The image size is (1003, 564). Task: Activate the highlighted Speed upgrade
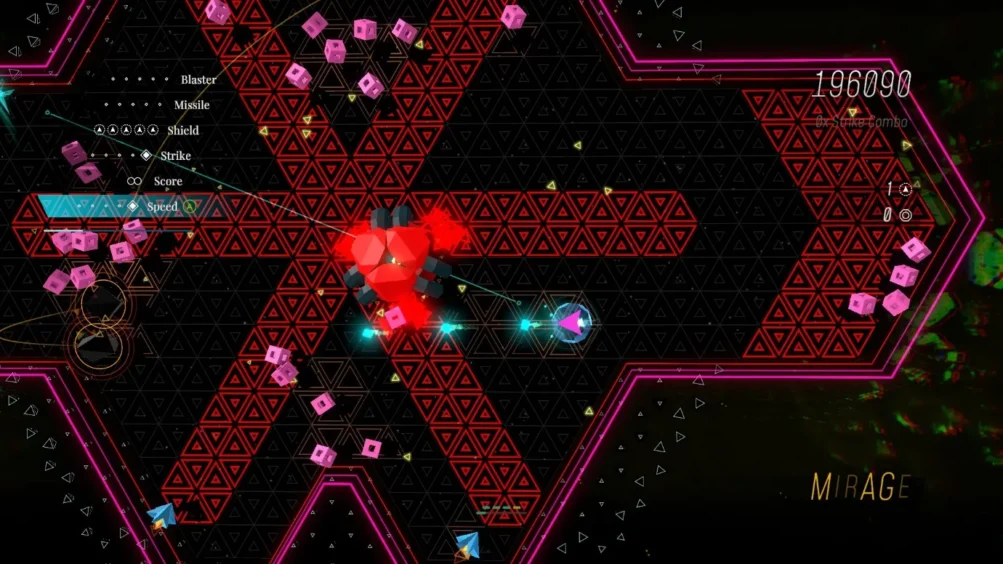pyautogui.click(x=161, y=207)
